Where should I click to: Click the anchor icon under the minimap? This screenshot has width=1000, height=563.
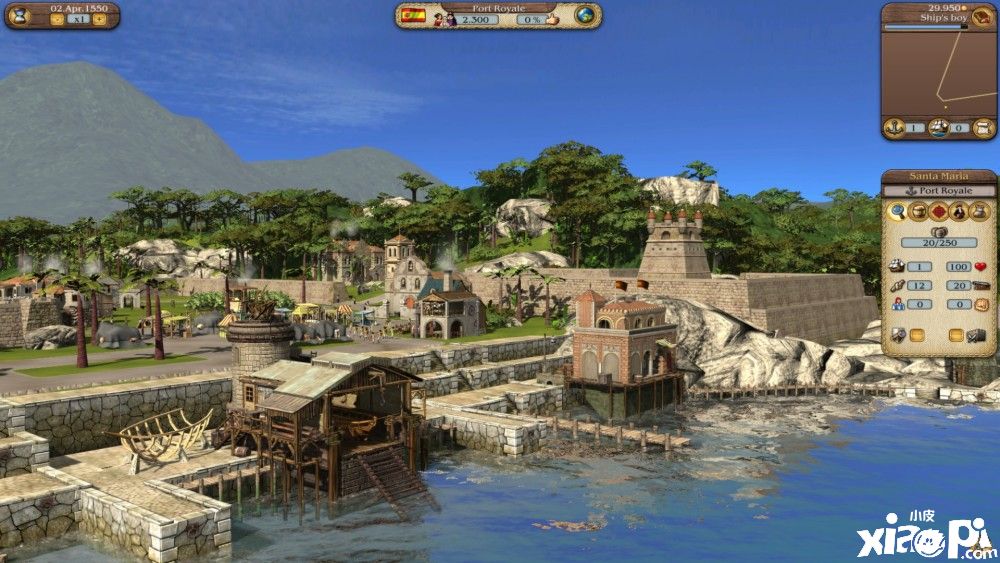pyautogui.click(x=895, y=128)
